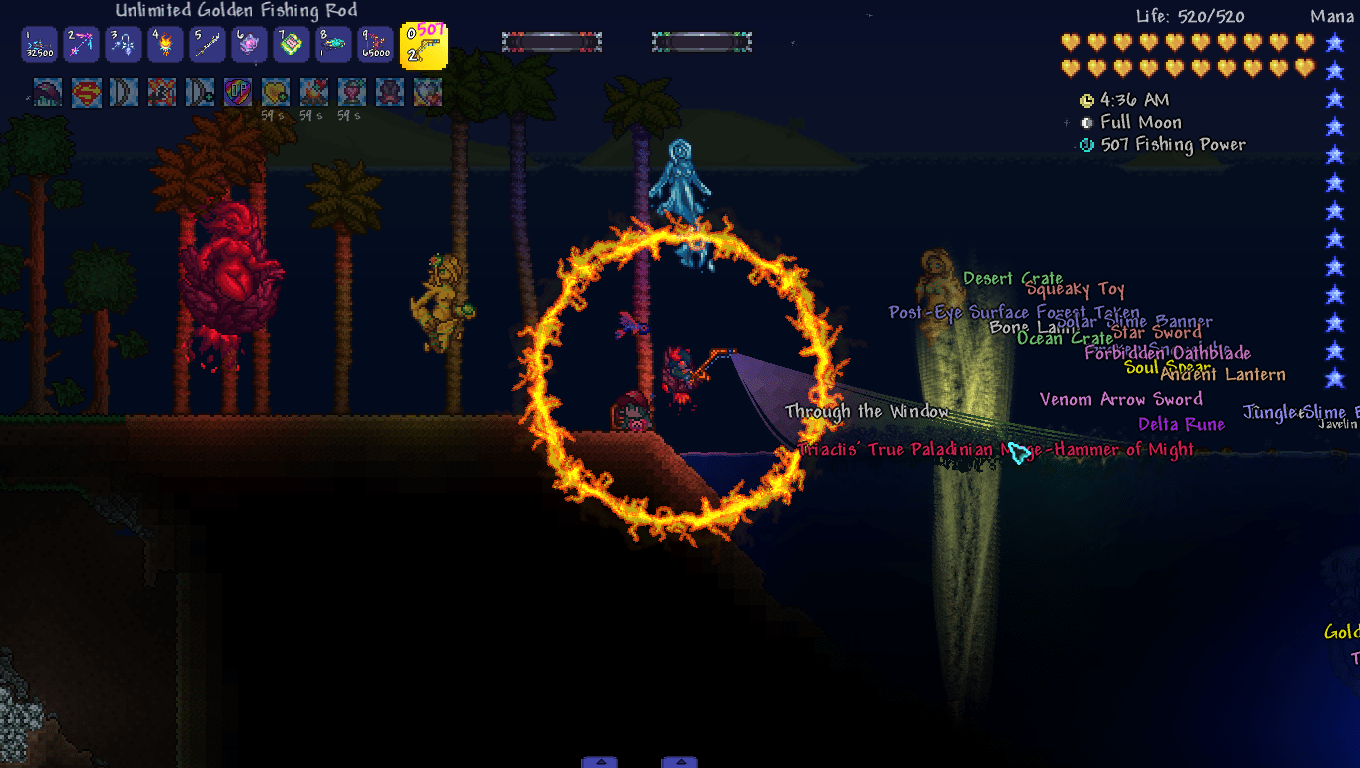Click the topmost mana star
Screen dimensions: 1360x768
[x=1334, y=42]
